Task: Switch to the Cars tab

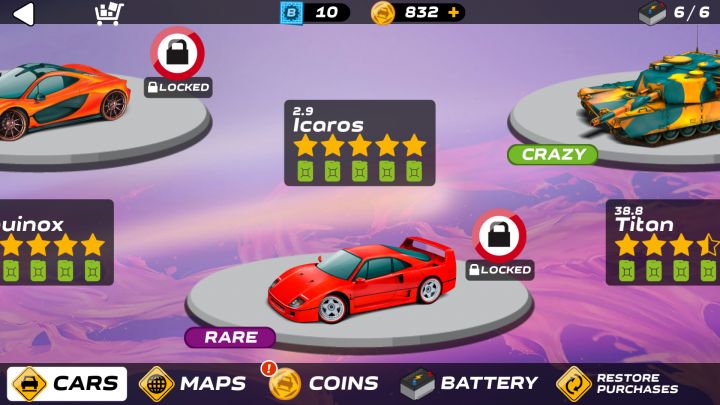Action: (x=68, y=383)
